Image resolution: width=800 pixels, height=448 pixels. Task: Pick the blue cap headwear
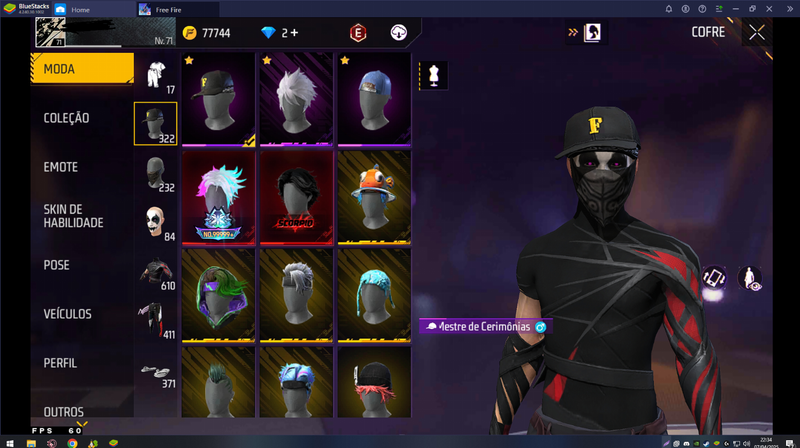tap(374, 98)
